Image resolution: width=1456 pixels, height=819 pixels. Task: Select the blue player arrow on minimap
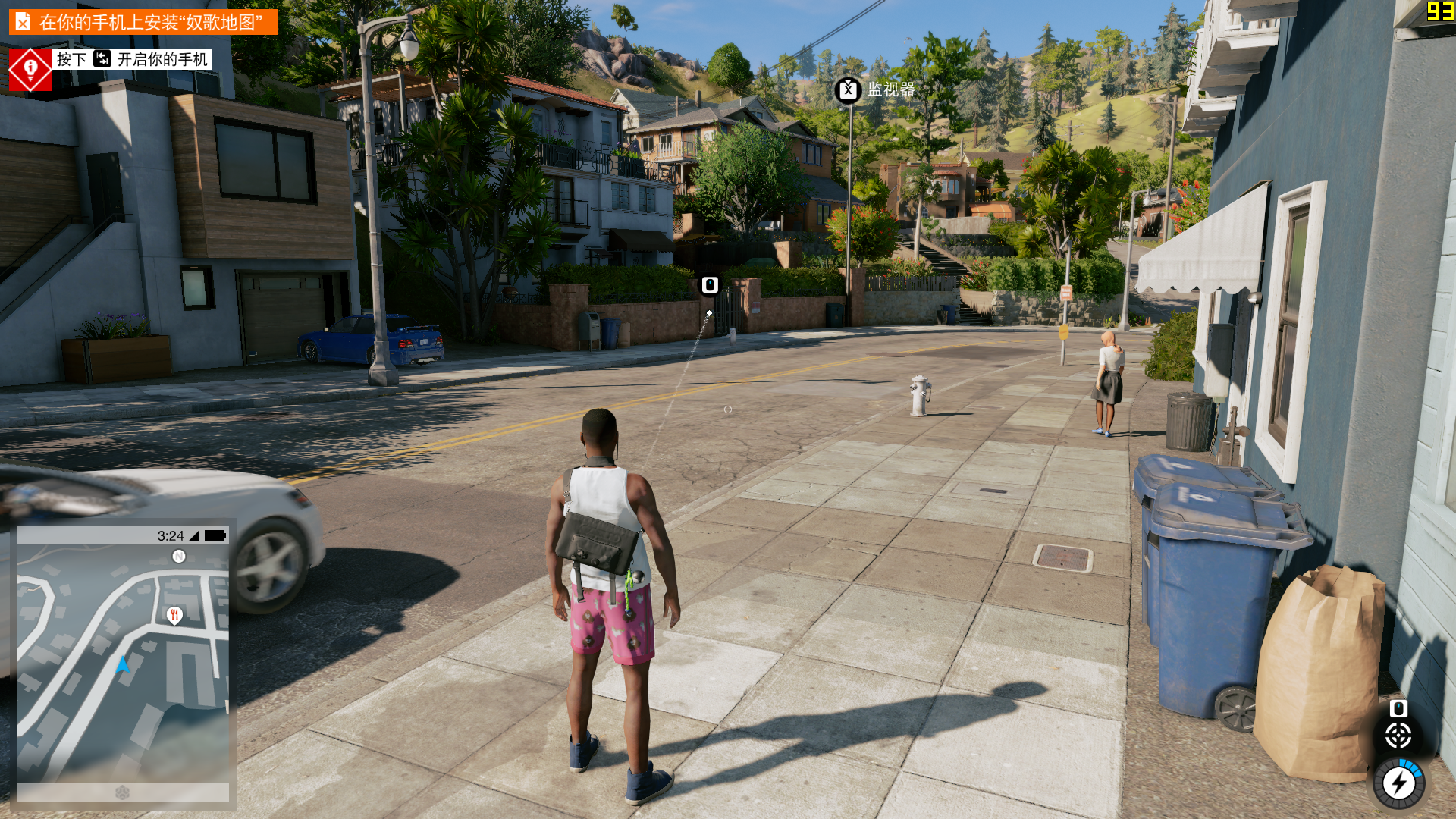pyautogui.click(x=123, y=666)
